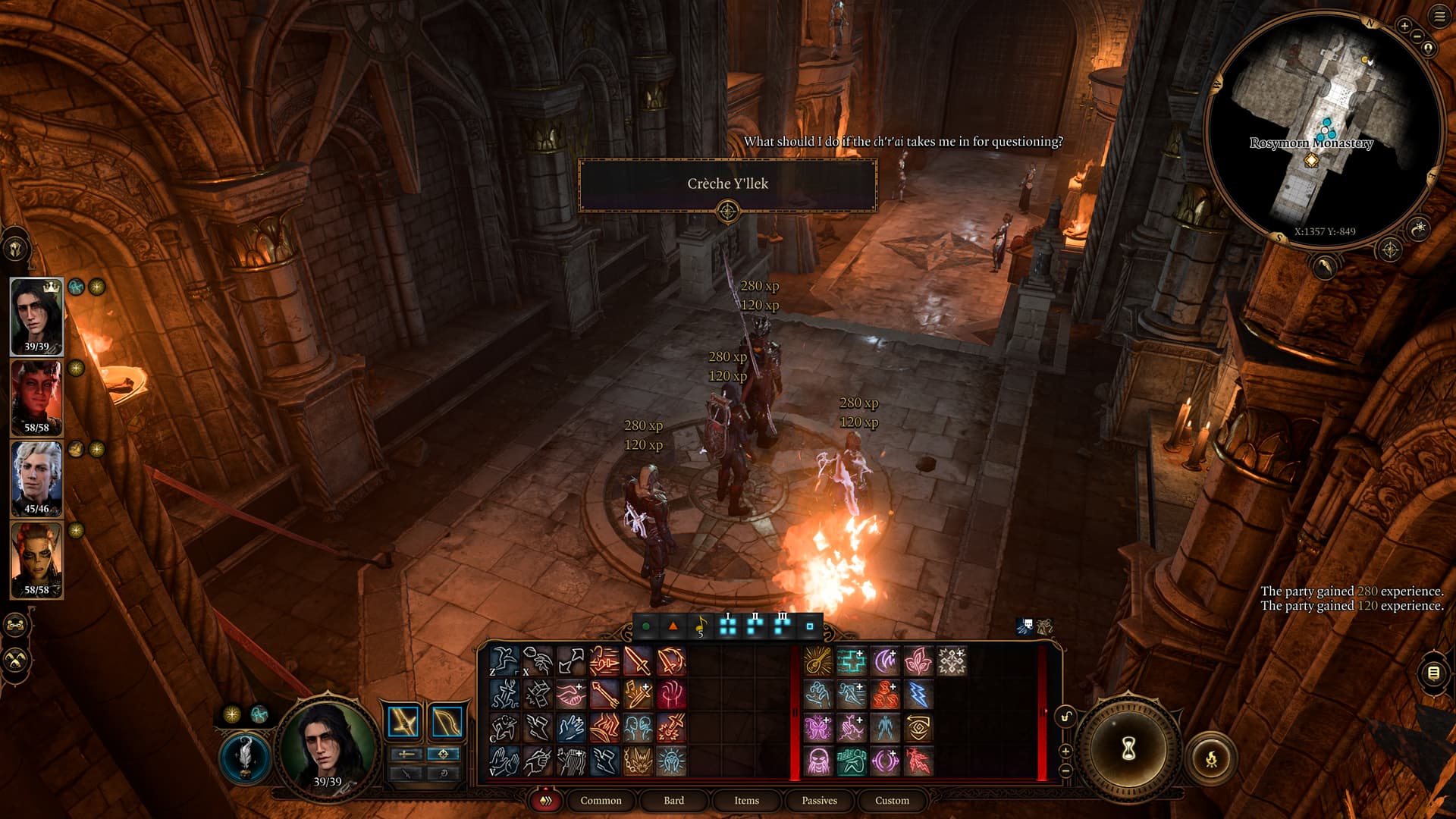End turn with the hourglass button

coord(1128,749)
